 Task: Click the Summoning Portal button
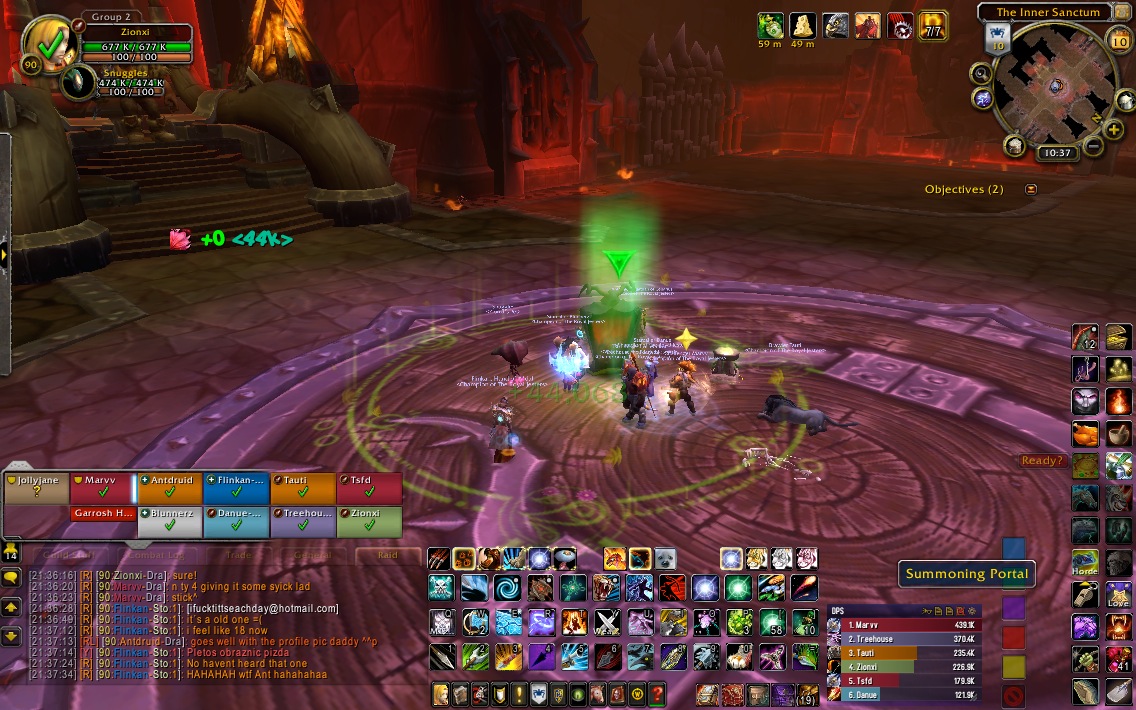[x=966, y=574]
